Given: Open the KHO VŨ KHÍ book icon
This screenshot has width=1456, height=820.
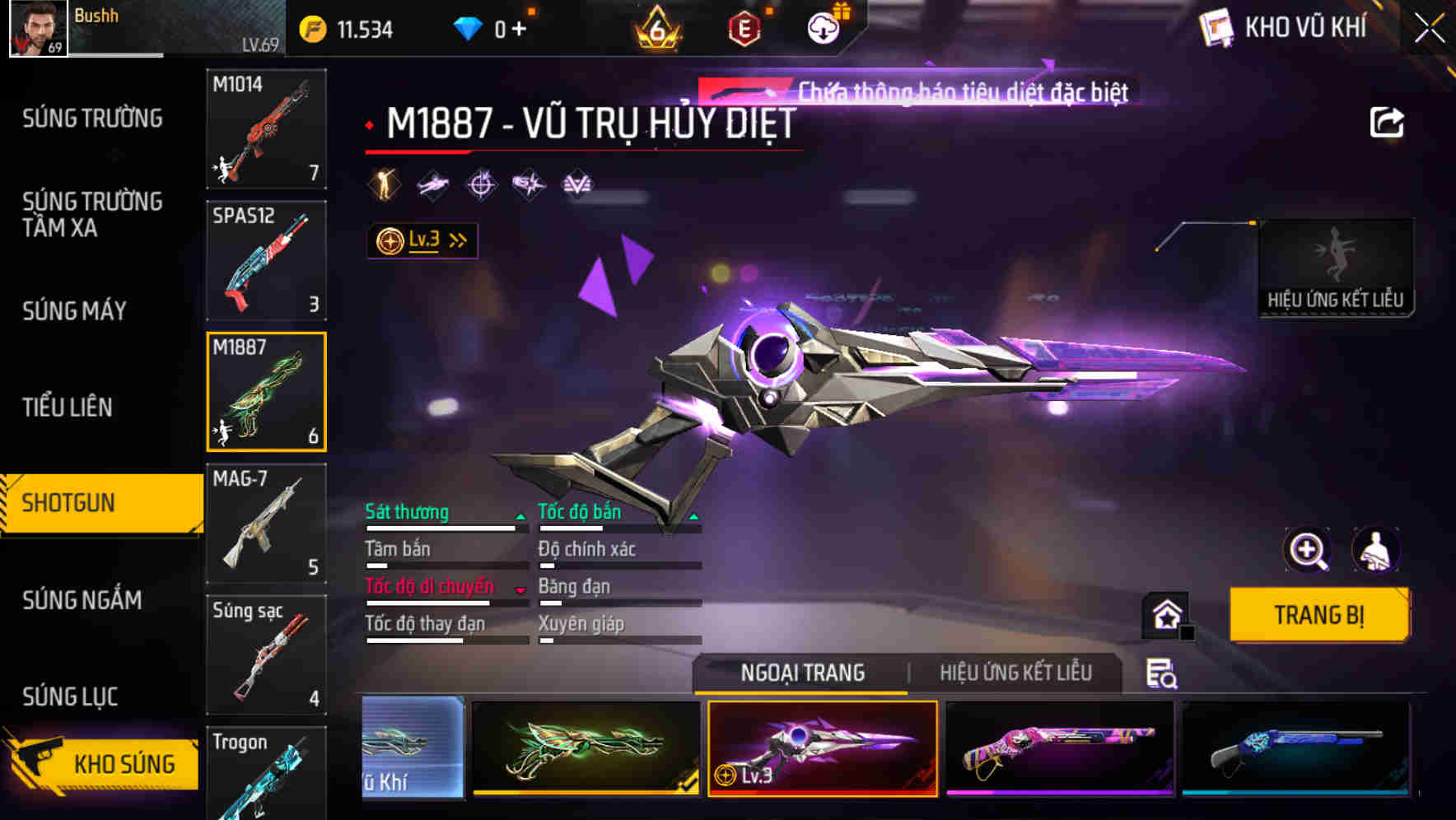Looking at the screenshot, I should click(1216, 26).
